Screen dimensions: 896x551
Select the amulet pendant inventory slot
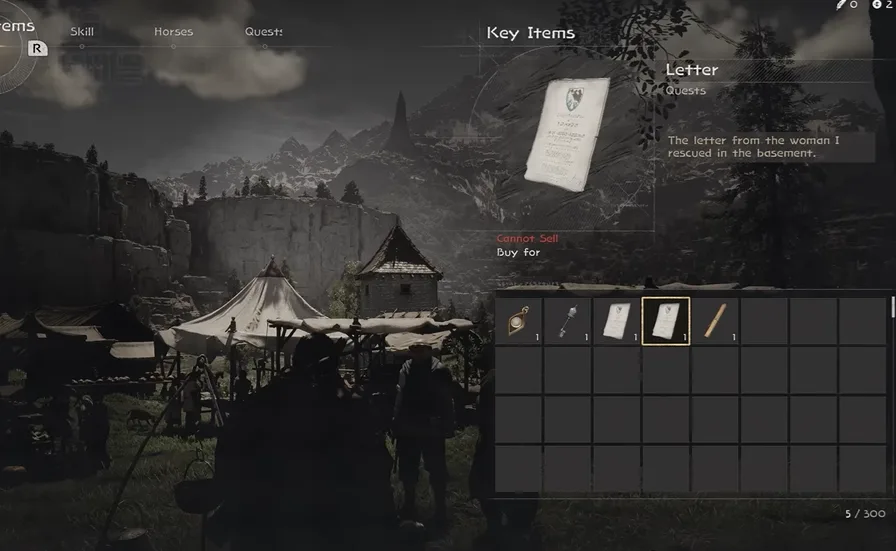tap(519, 321)
